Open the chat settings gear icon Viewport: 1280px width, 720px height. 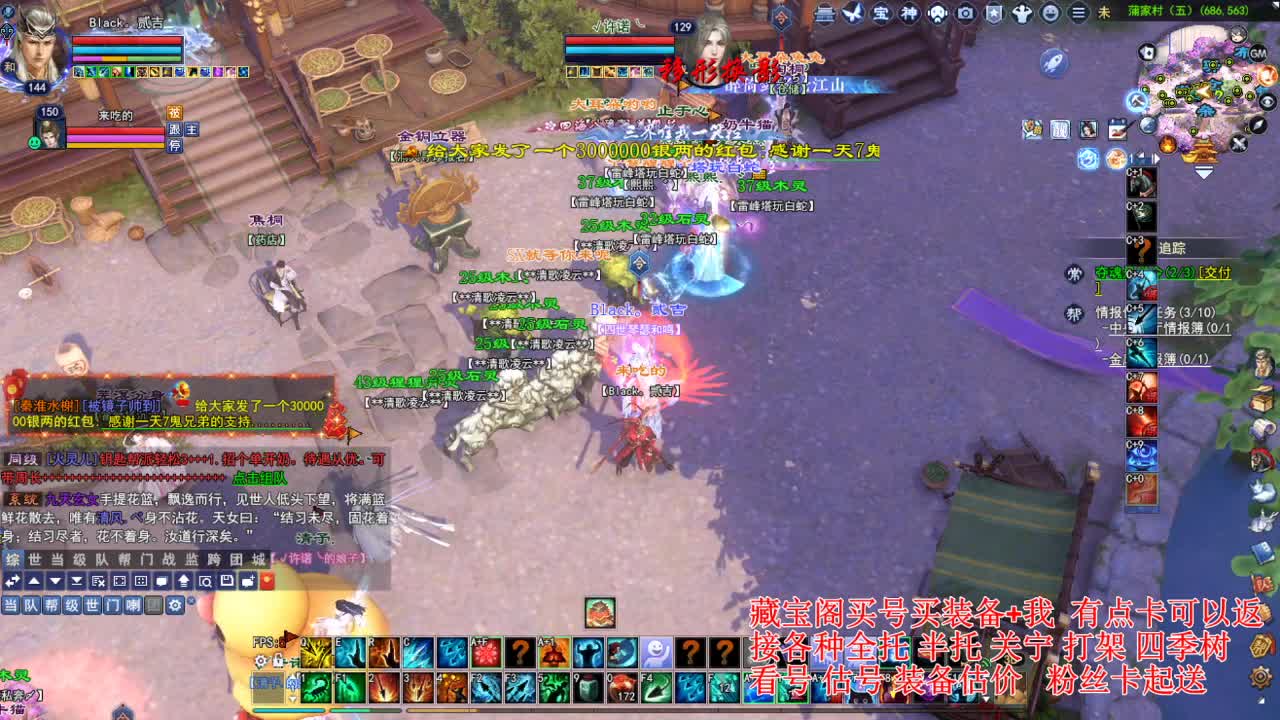174,605
